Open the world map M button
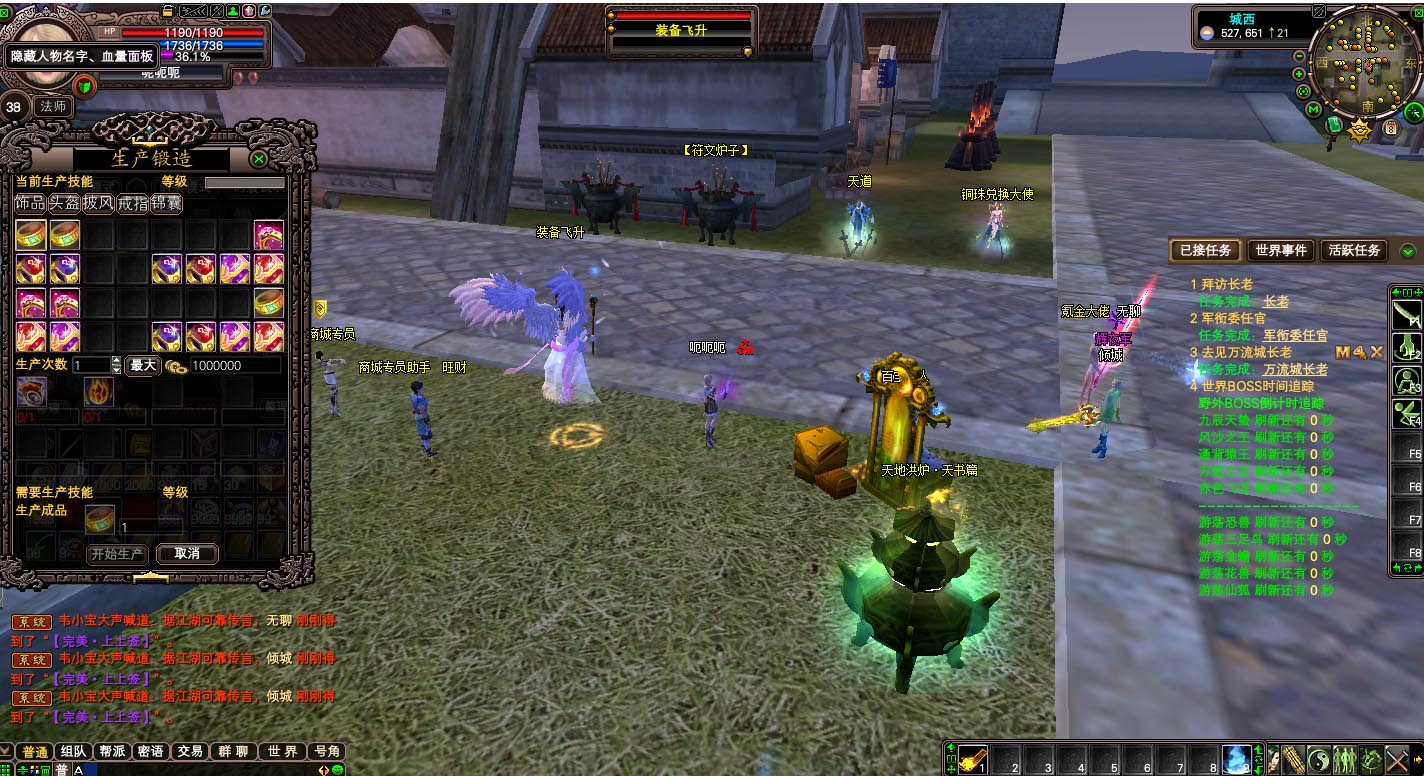 click(1313, 109)
